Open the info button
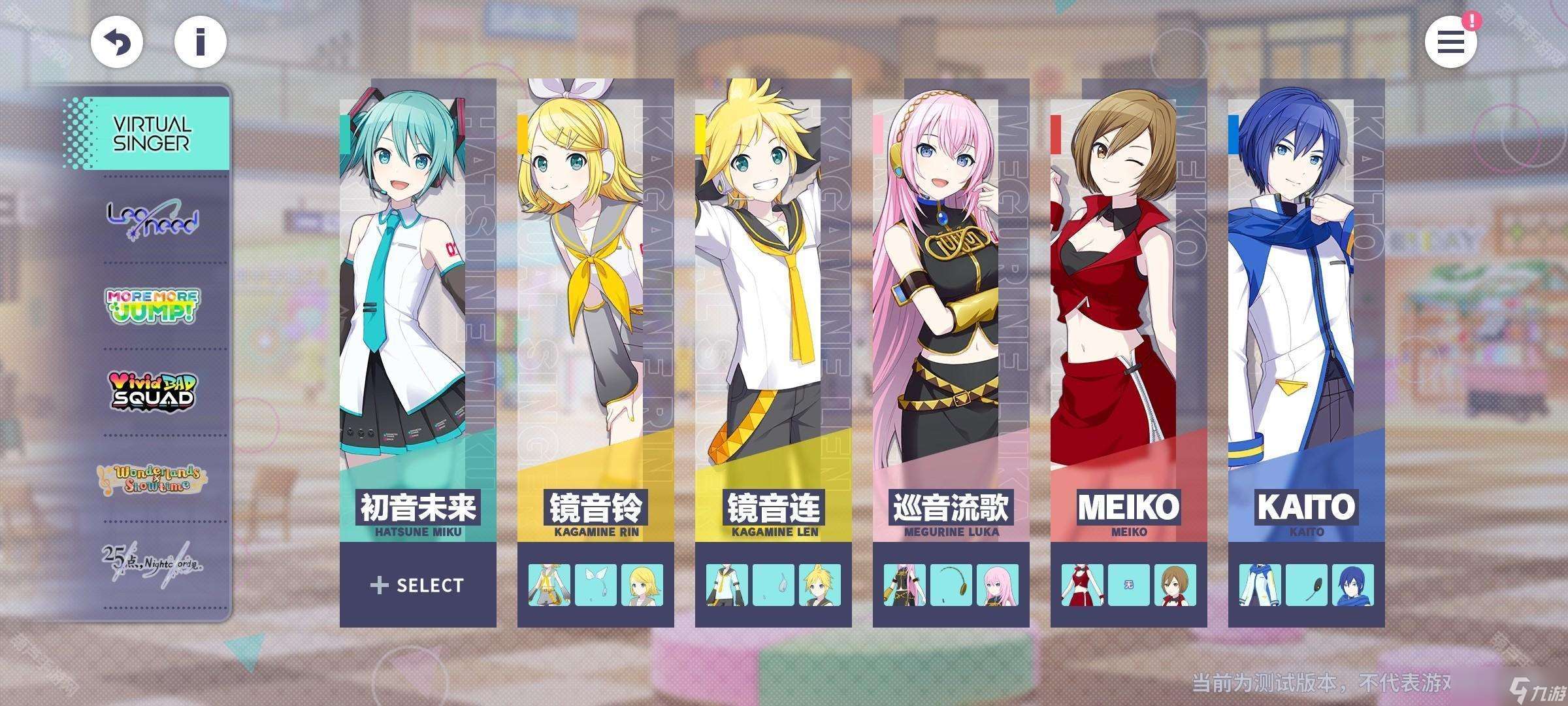The height and width of the screenshot is (706, 1568). coord(201,42)
